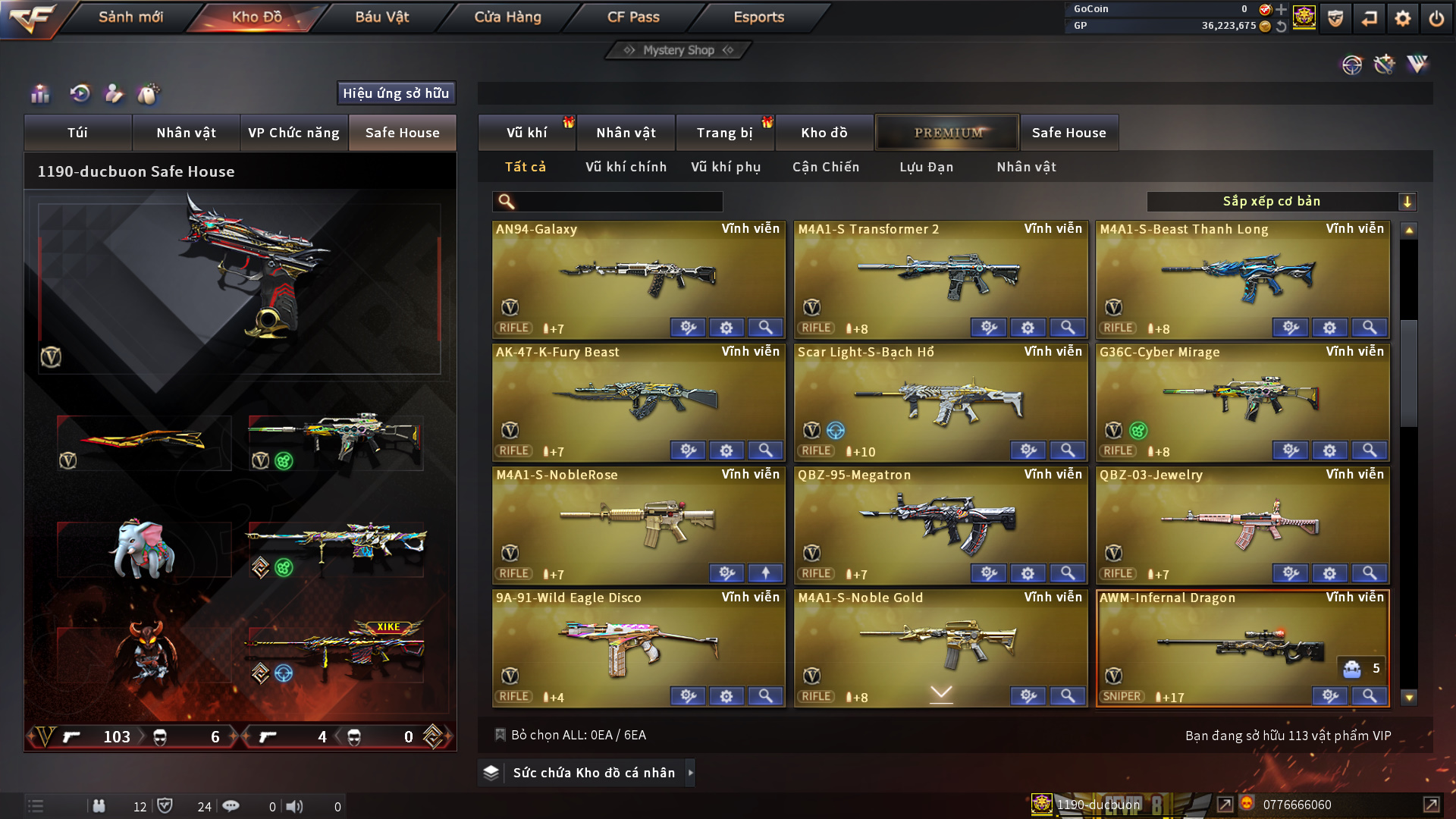Switch to the Túi tab
Viewport: 1456px width, 819px height.
click(x=77, y=133)
